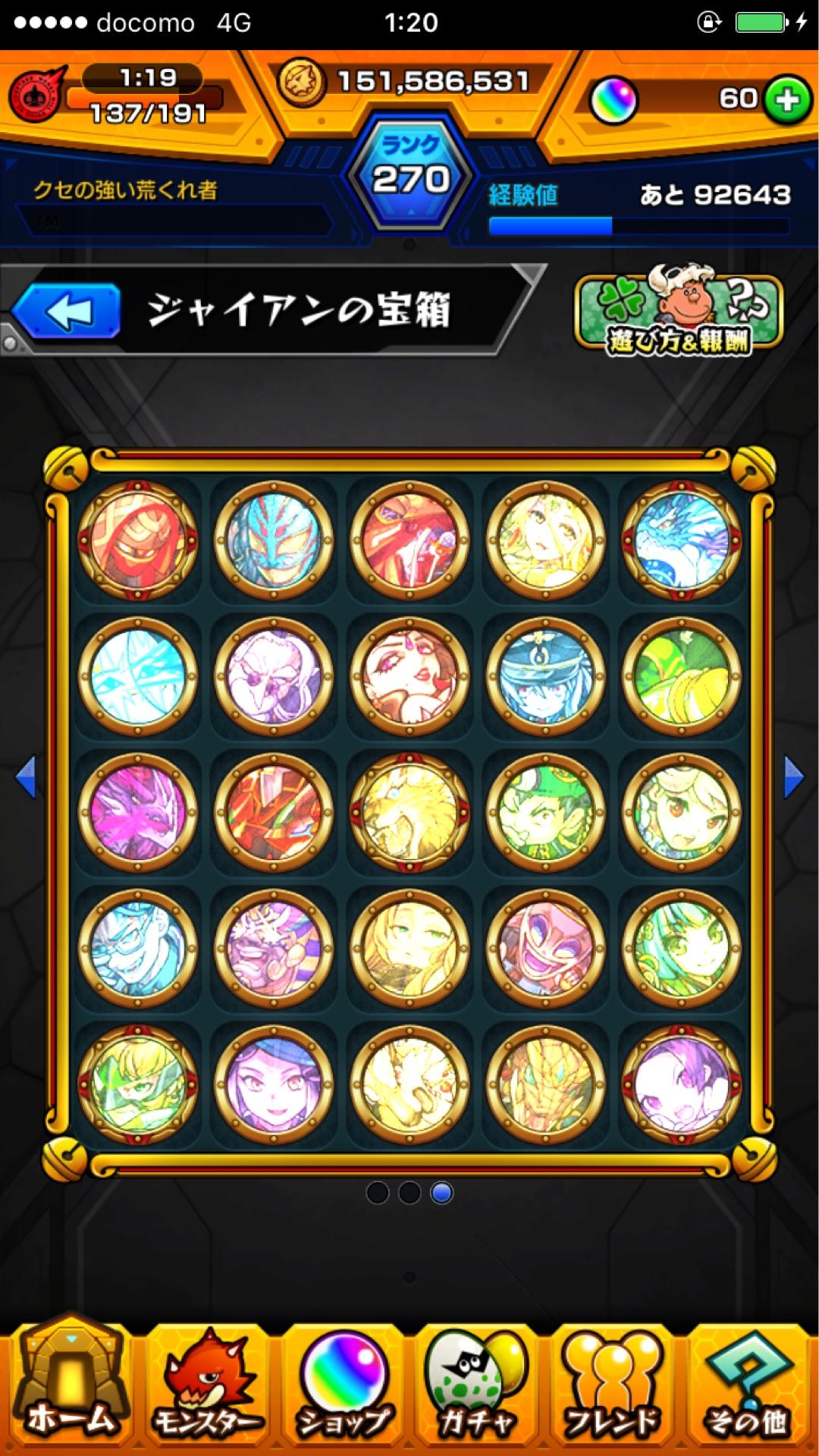Viewport: 819px width, 1456px height.
Task: Select the blue dragon medal
Action: (681, 539)
